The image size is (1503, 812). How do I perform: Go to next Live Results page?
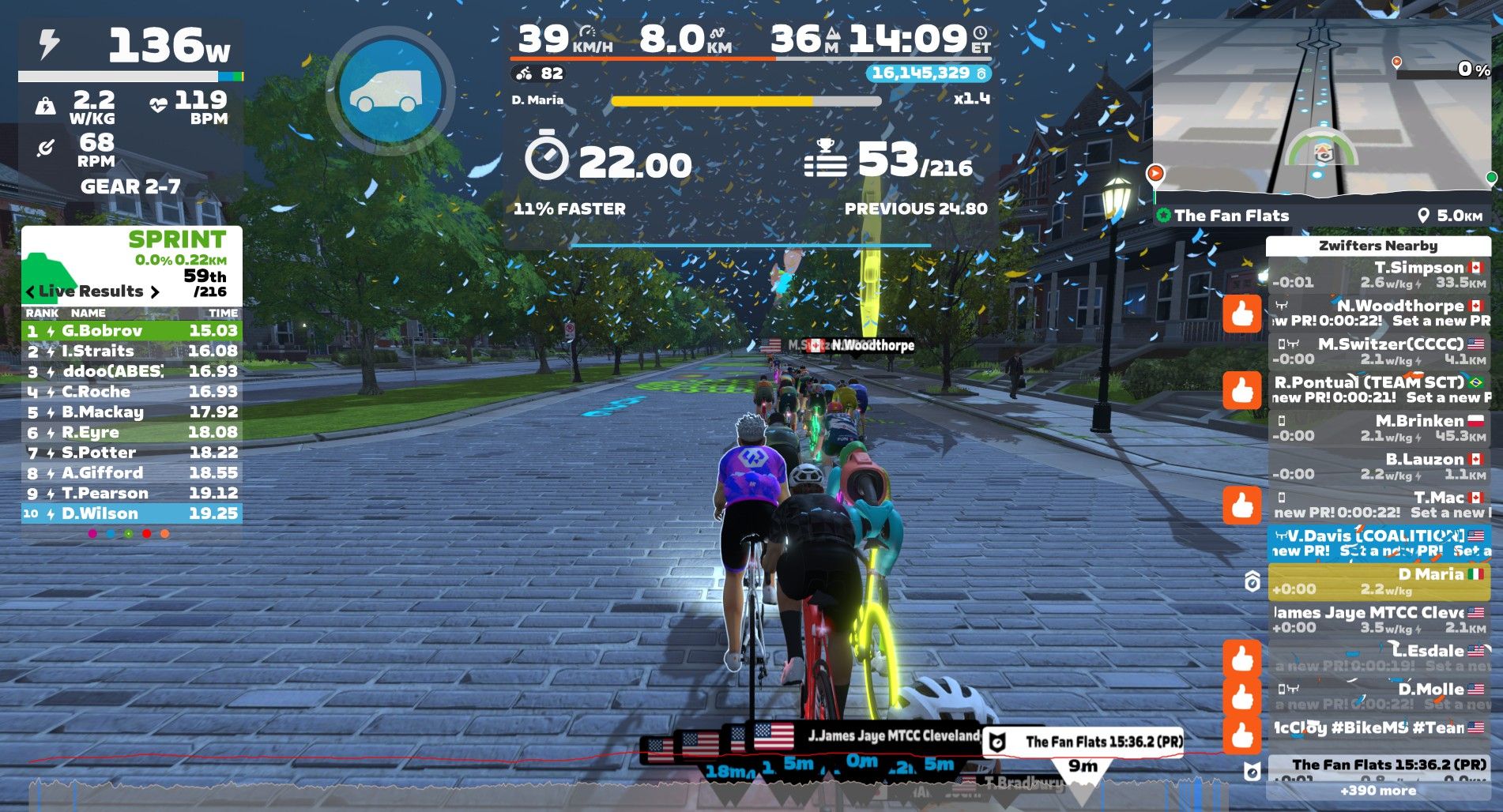pyautogui.click(x=155, y=291)
